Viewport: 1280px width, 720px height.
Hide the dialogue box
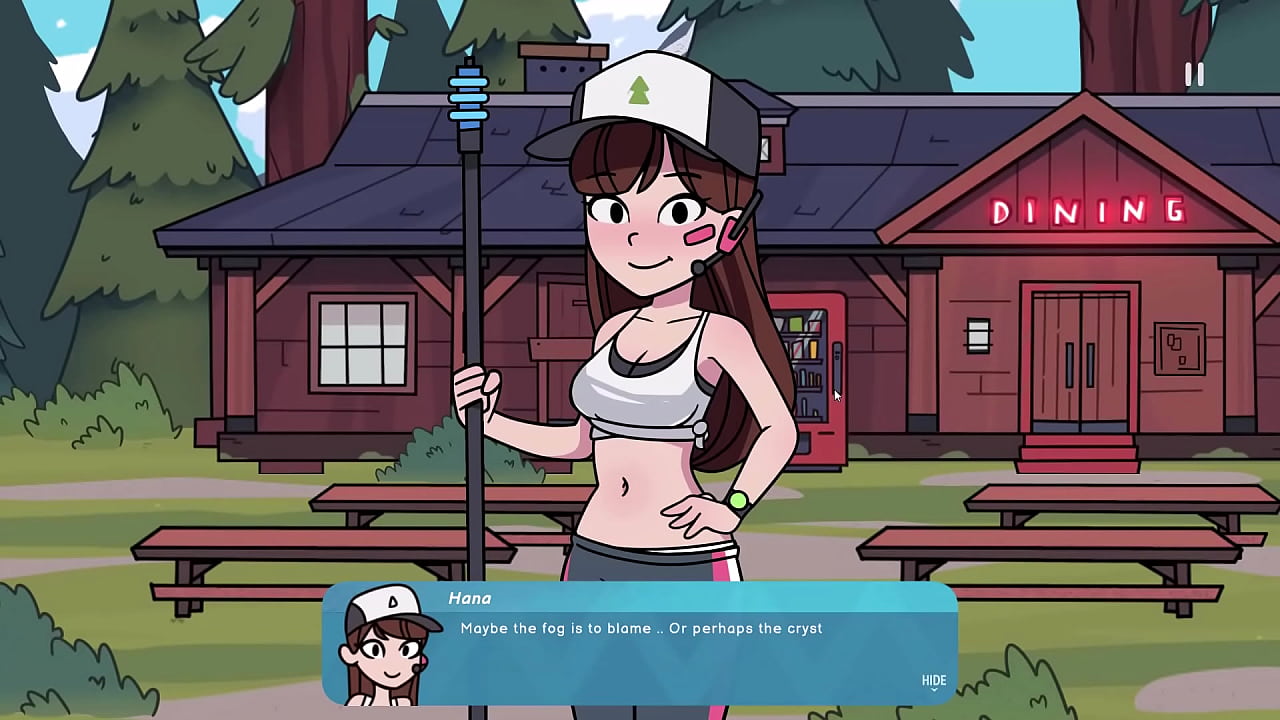click(x=933, y=681)
